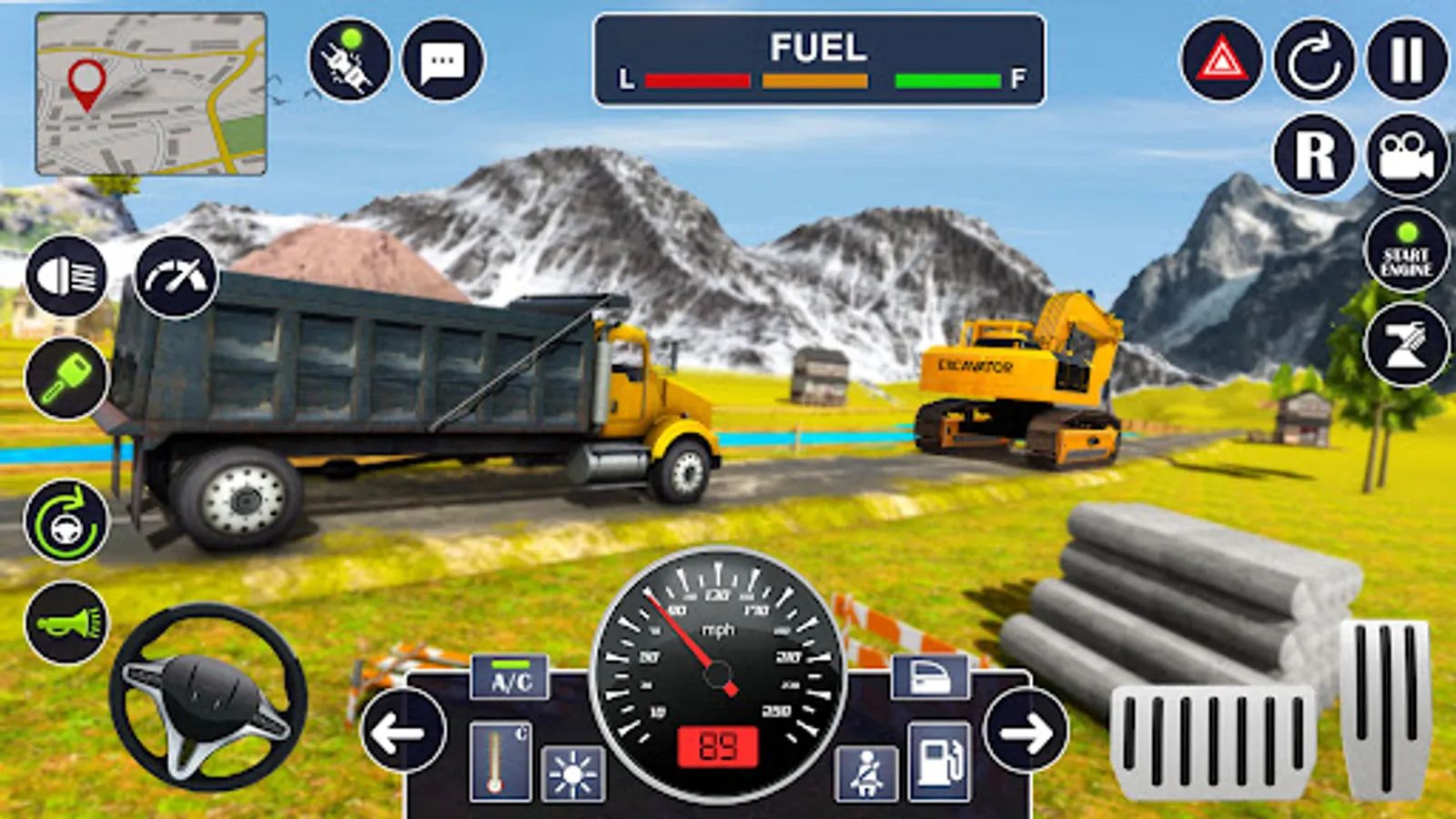This screenshot has width=1456, height=819.
Task: Sound the green horn
Action: pos(66,623)
